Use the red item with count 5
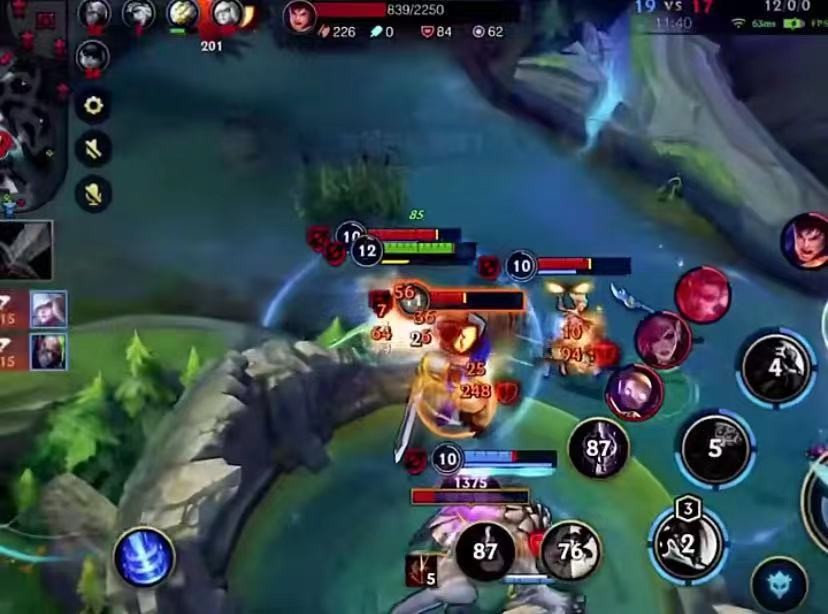The height and width of the screenshot is (614, 828). click(421, 570)
